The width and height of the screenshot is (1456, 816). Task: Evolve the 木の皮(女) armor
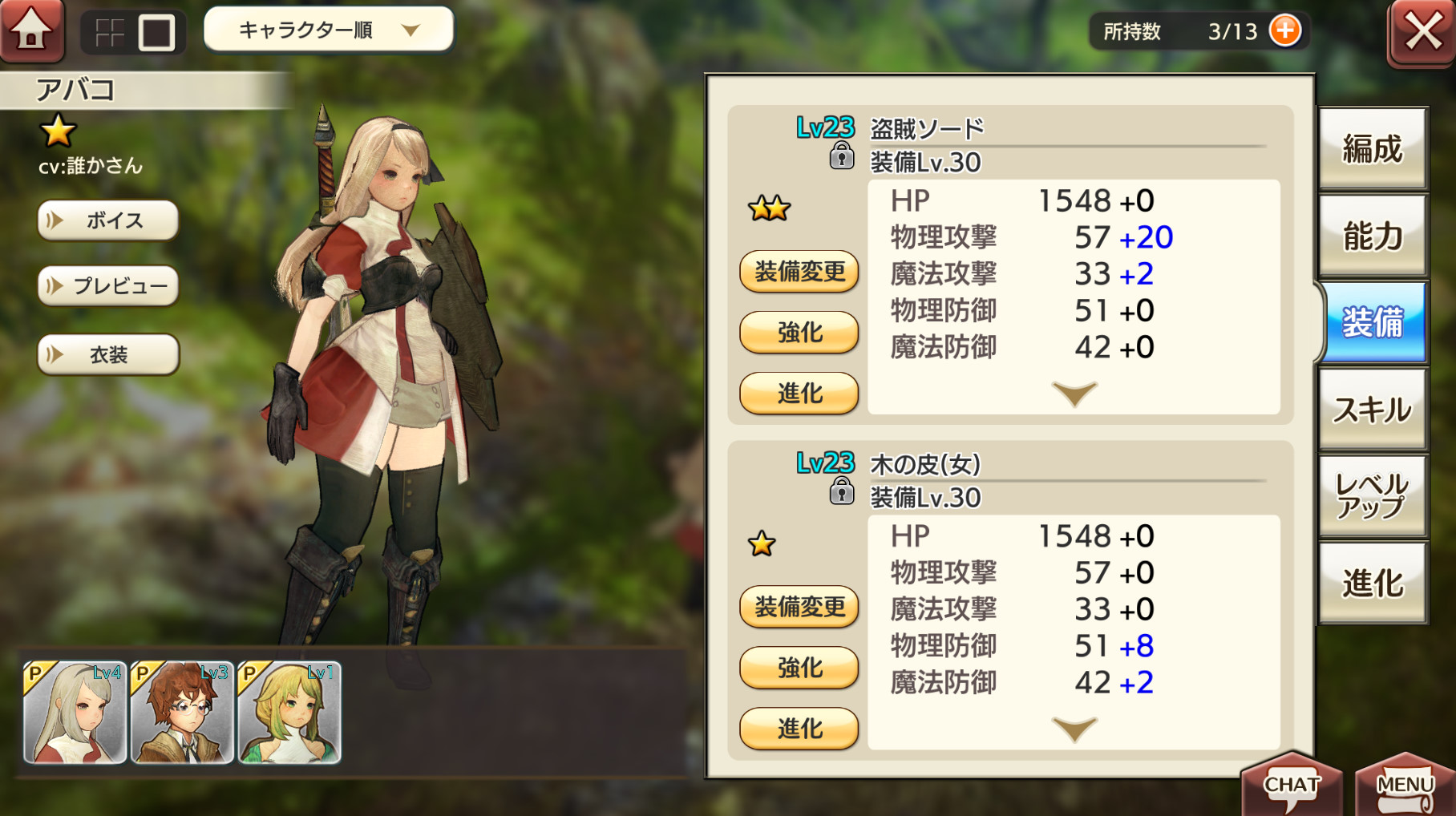coord(799,729)
